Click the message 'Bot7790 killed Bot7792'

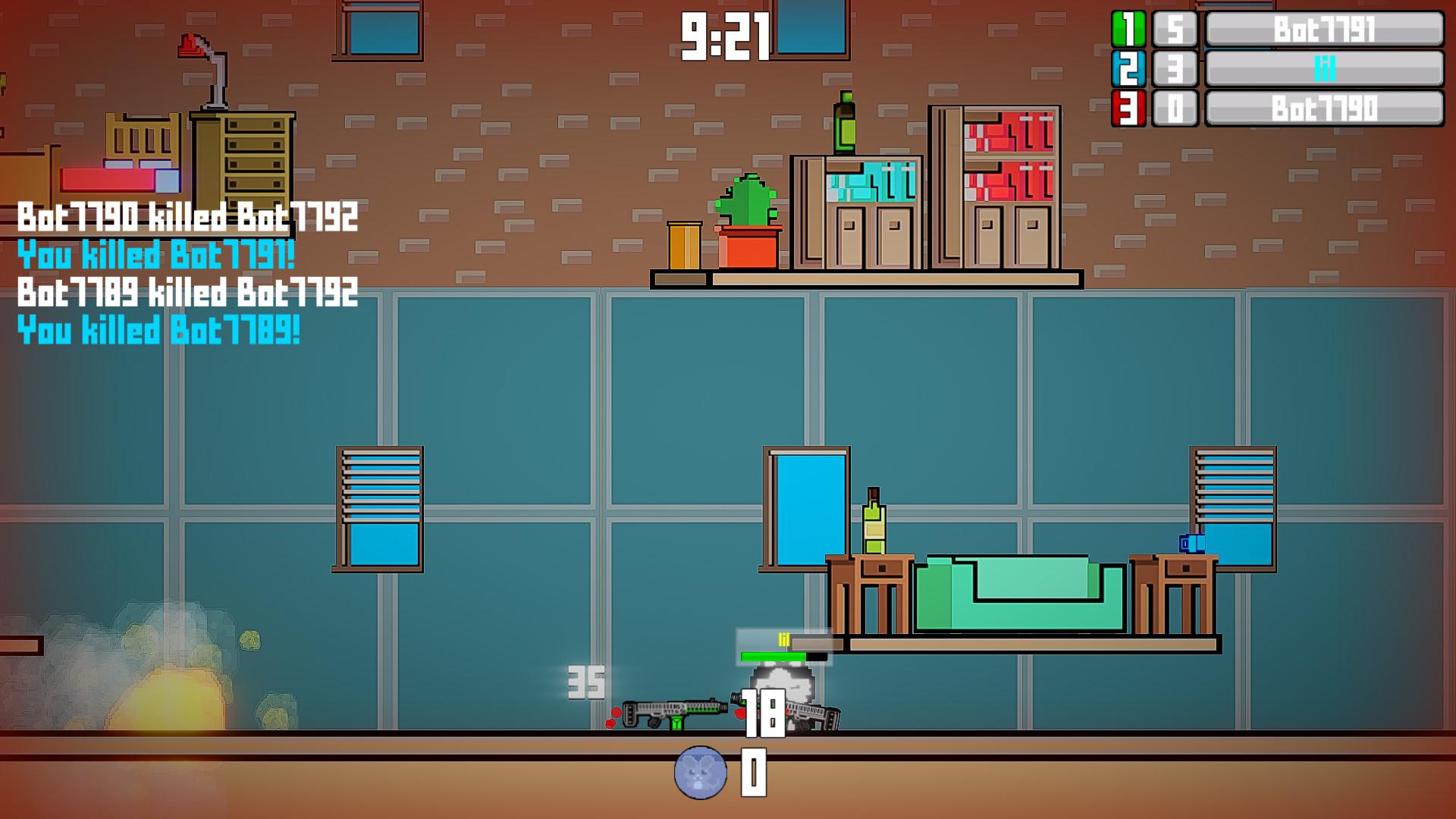185,217
